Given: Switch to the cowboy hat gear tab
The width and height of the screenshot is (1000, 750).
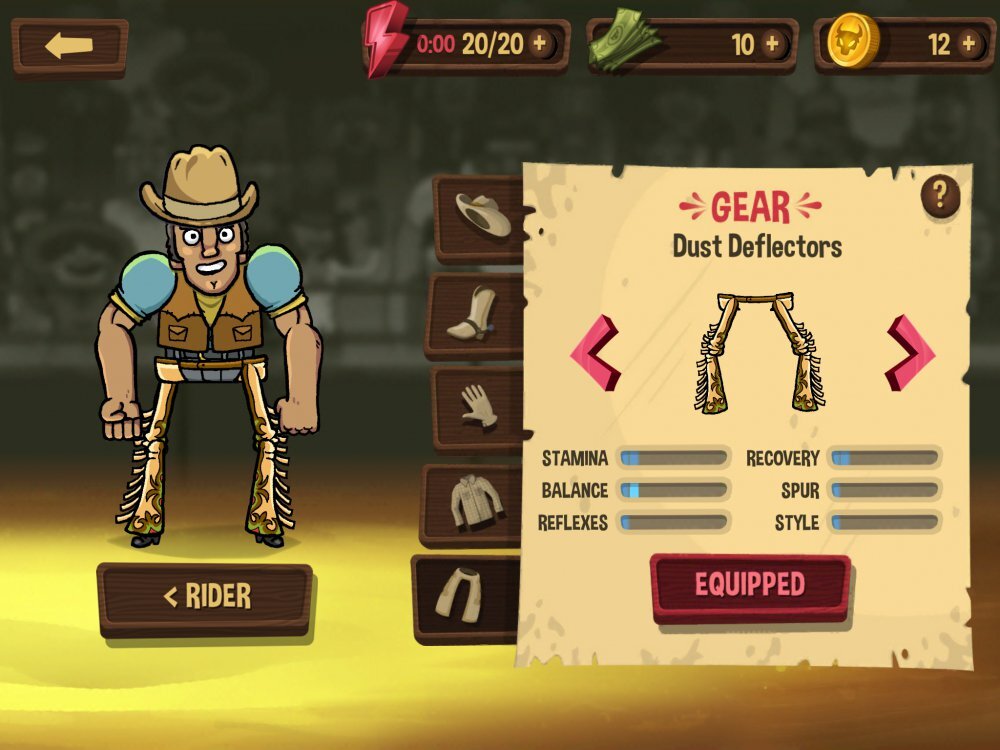Looking at the screenshot, I should pyautogui.click(x=482, y=214).
